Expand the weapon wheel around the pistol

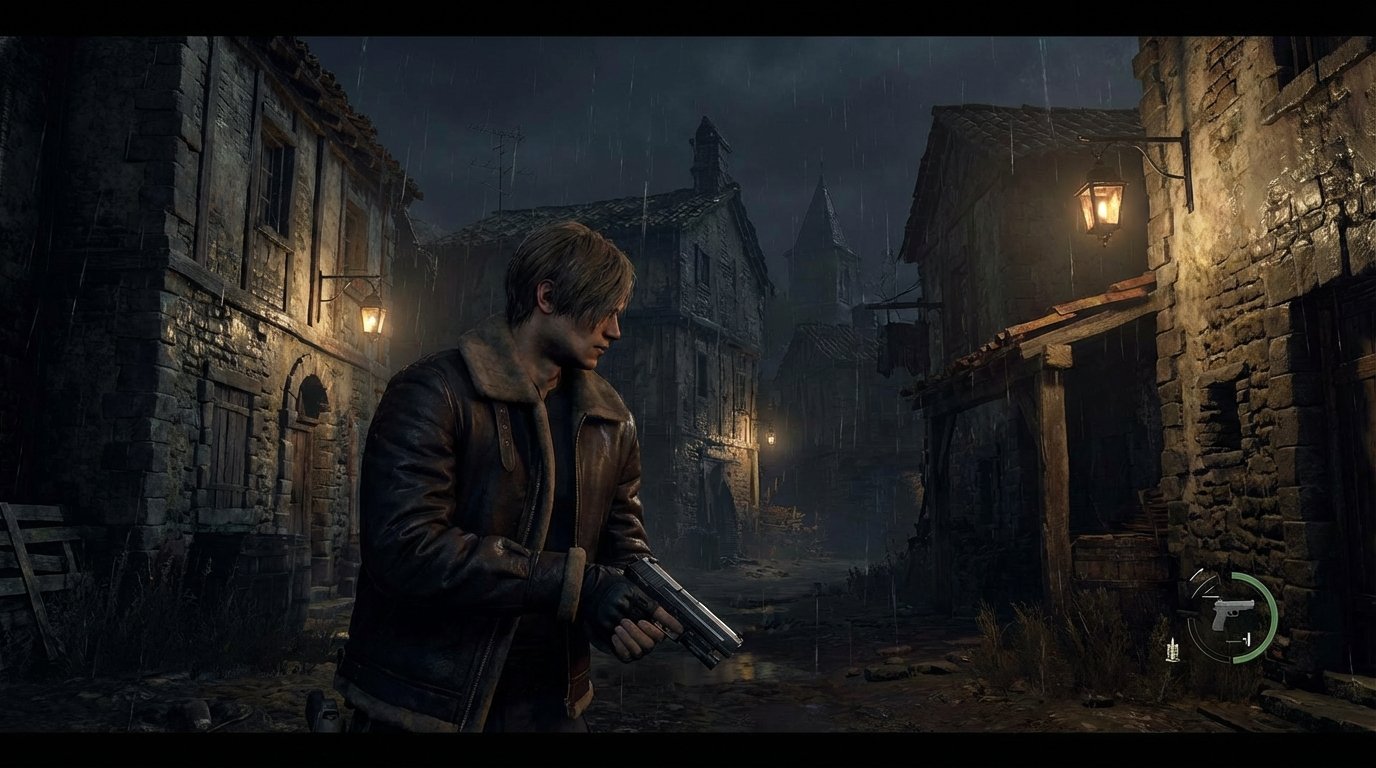click(1233, 613)
